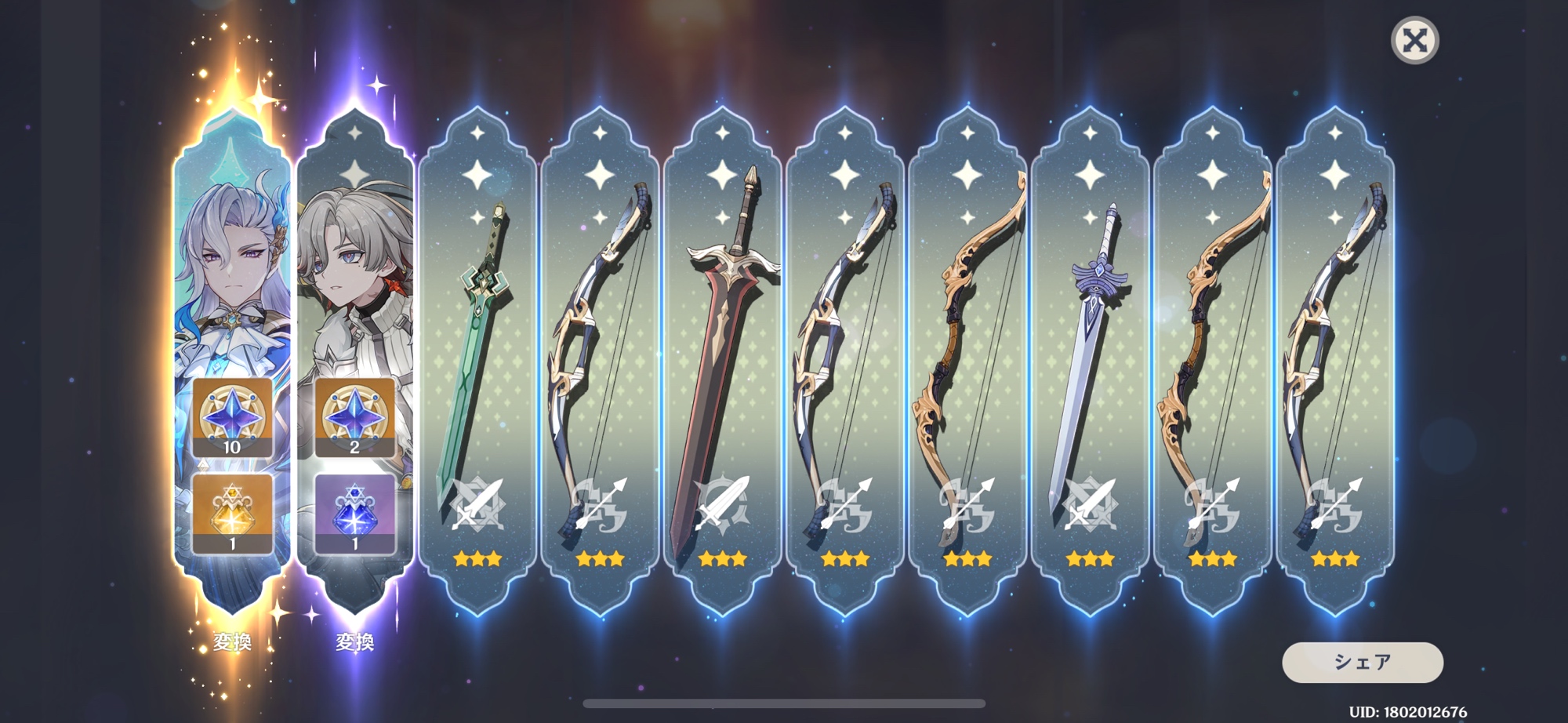Screen dimensions: 1568x723
Task: Choose the red greatsword weapon card
Action: (722, 361)
